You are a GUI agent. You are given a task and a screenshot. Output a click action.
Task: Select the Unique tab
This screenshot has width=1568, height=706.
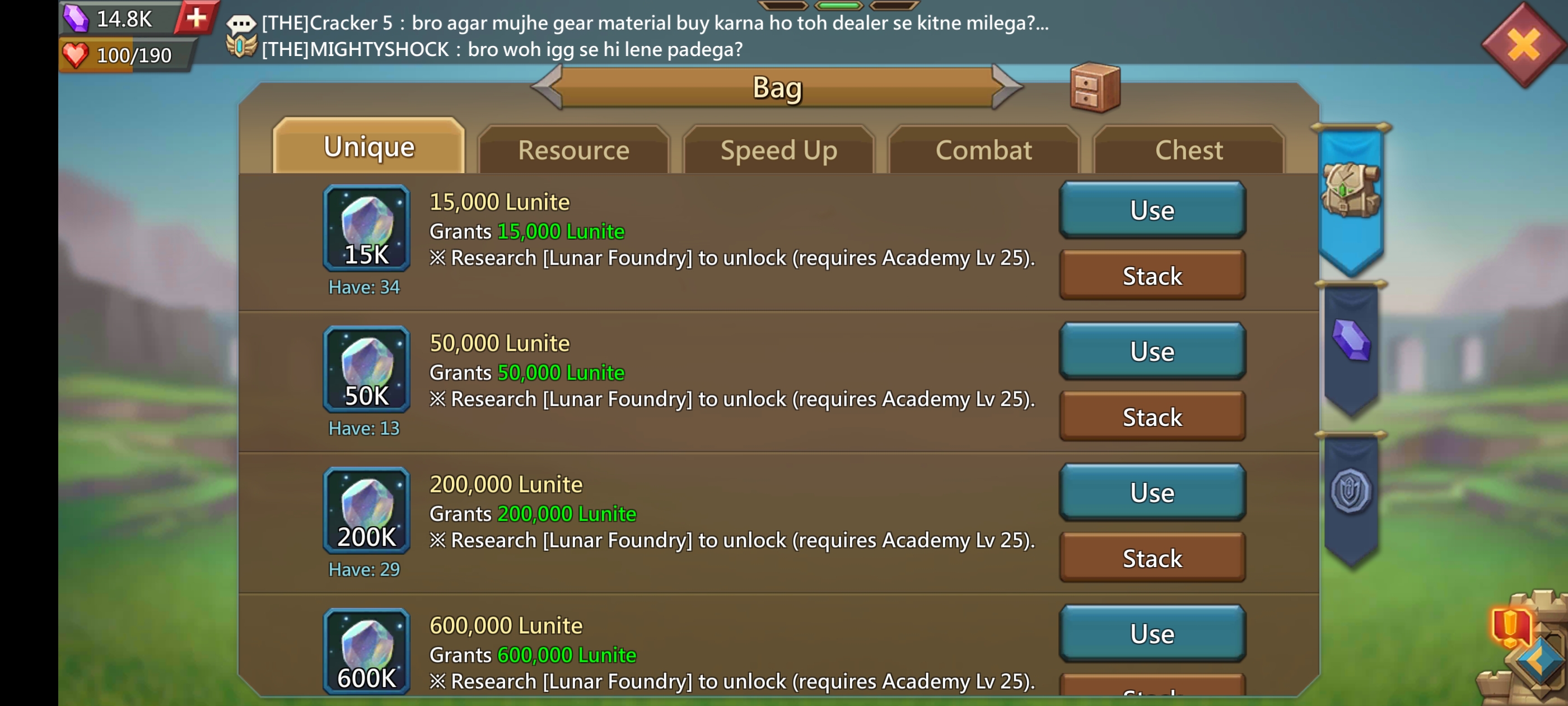point(369,147)
